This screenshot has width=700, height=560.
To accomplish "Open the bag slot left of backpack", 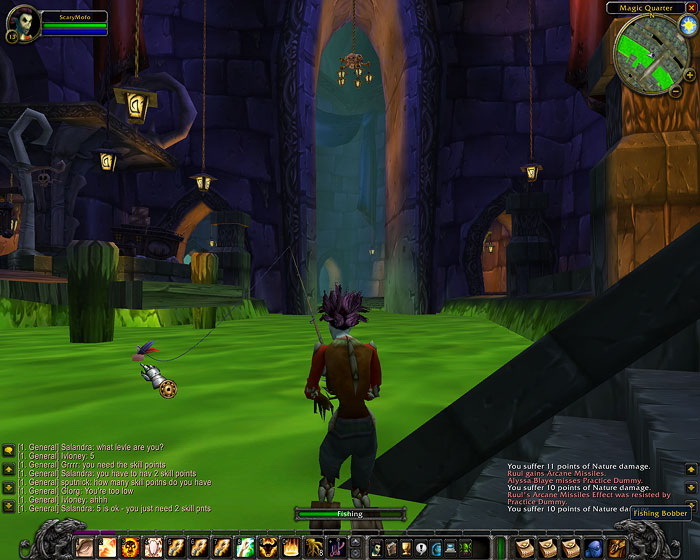I will point(571,547).
